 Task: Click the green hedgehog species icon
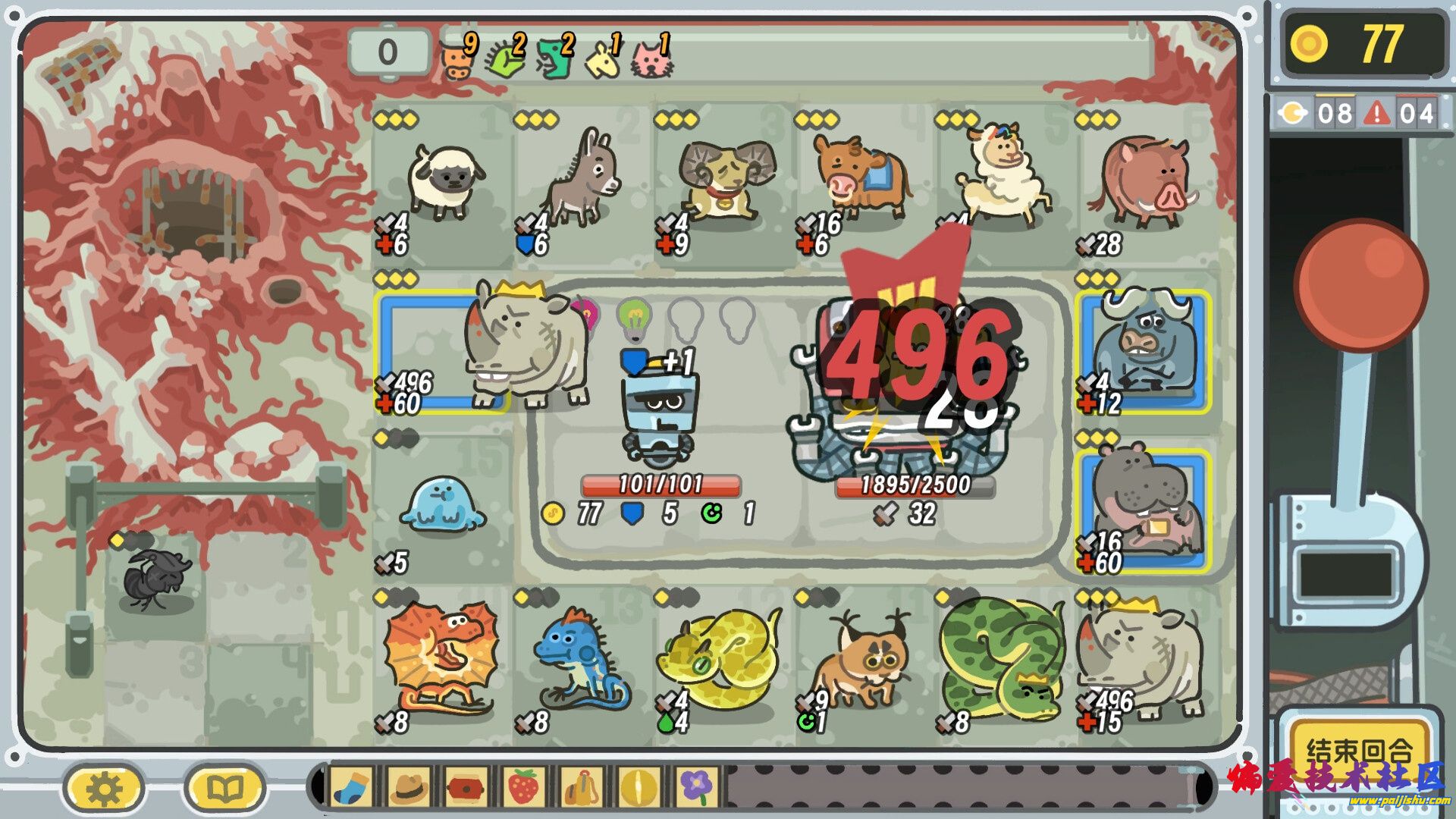pyautogui.click(x=504, y=61)
